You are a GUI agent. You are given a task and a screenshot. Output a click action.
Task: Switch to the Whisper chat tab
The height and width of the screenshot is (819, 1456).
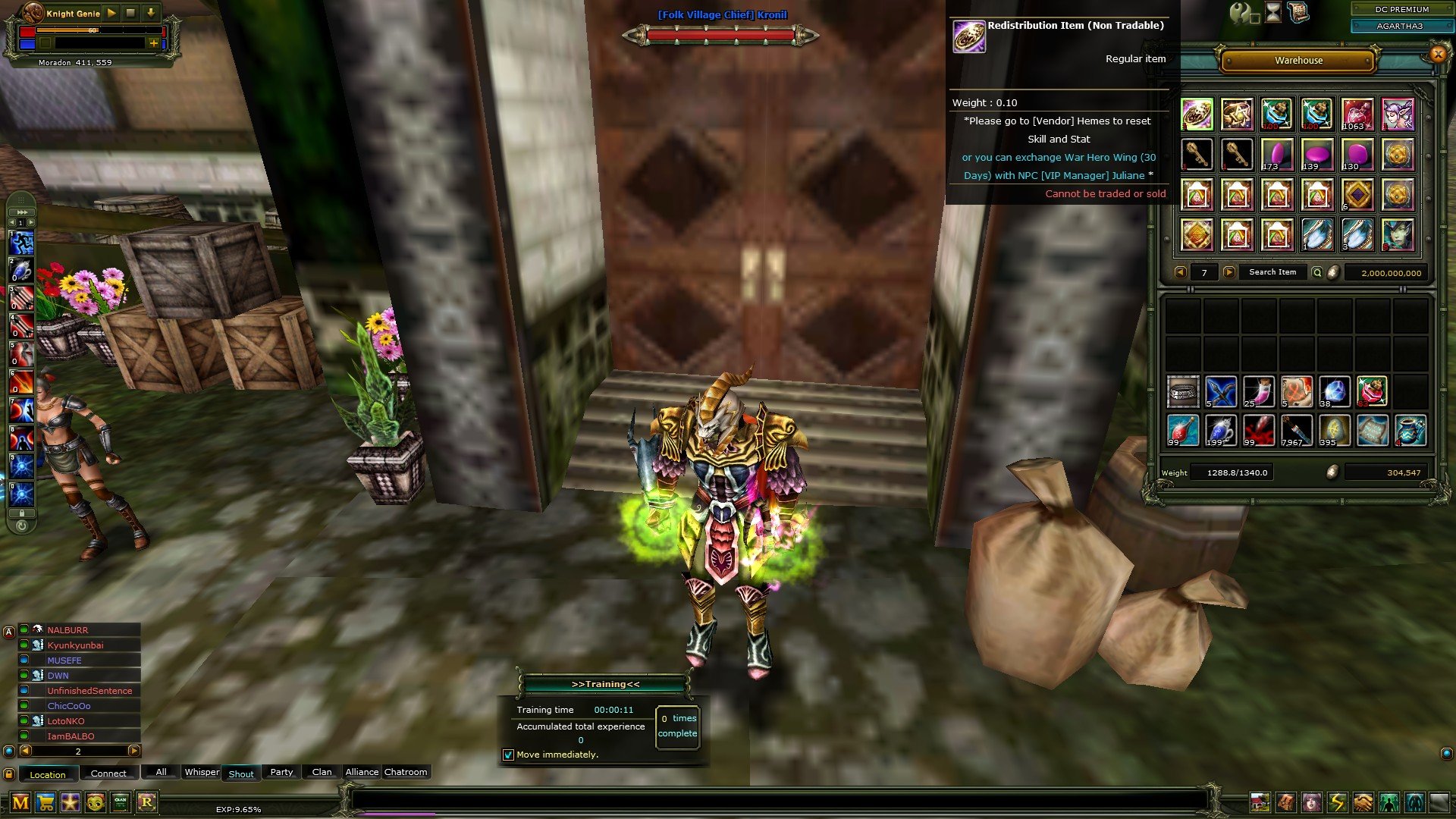(202, 772)
